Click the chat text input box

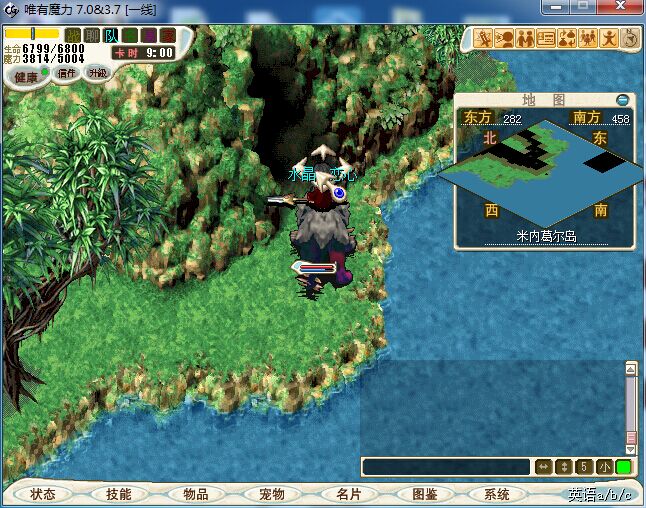point(445,467)
